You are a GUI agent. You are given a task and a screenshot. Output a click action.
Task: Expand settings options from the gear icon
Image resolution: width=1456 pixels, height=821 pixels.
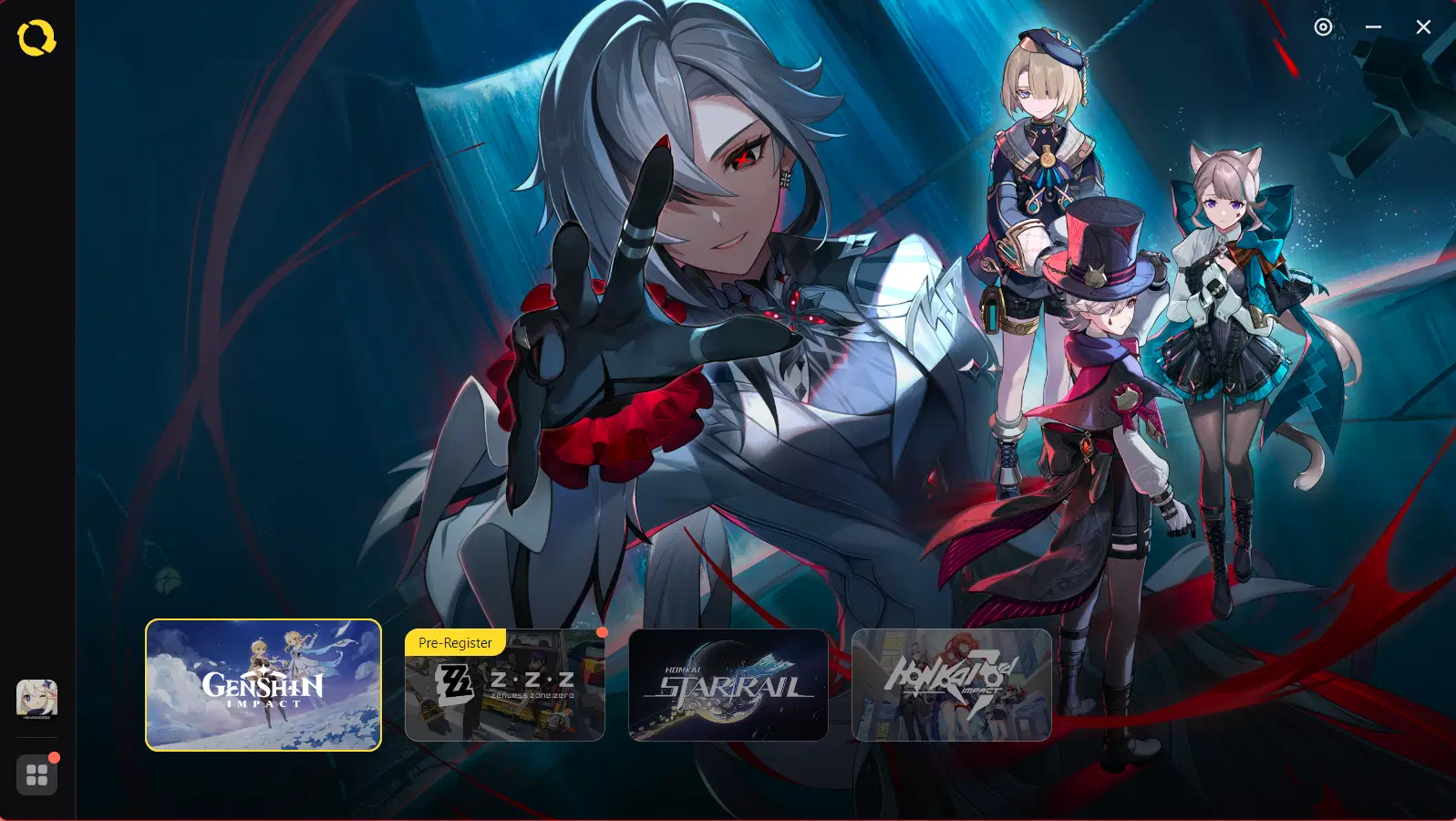point(1323,27)
